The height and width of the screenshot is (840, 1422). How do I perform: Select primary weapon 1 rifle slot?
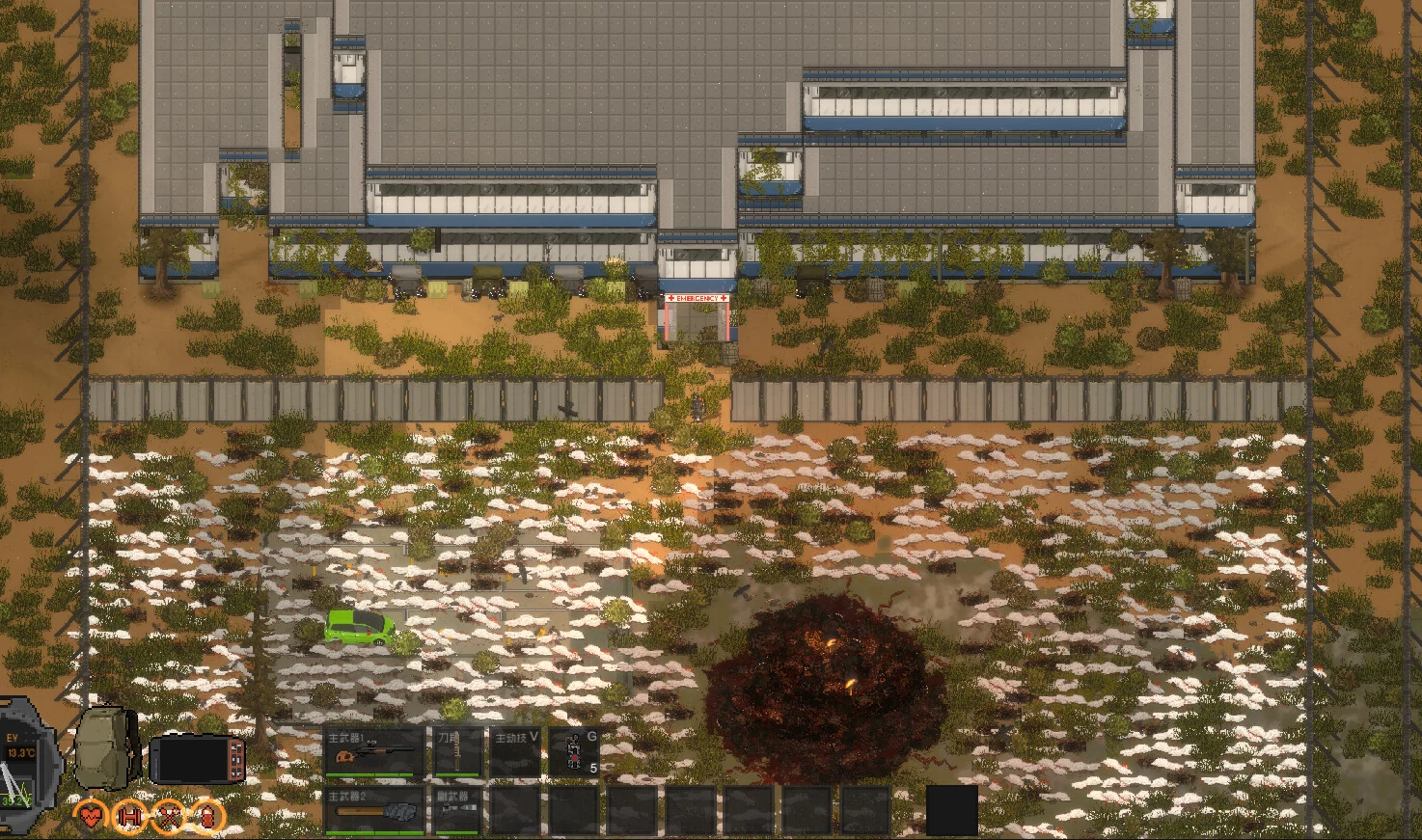[x=374, y=752]
